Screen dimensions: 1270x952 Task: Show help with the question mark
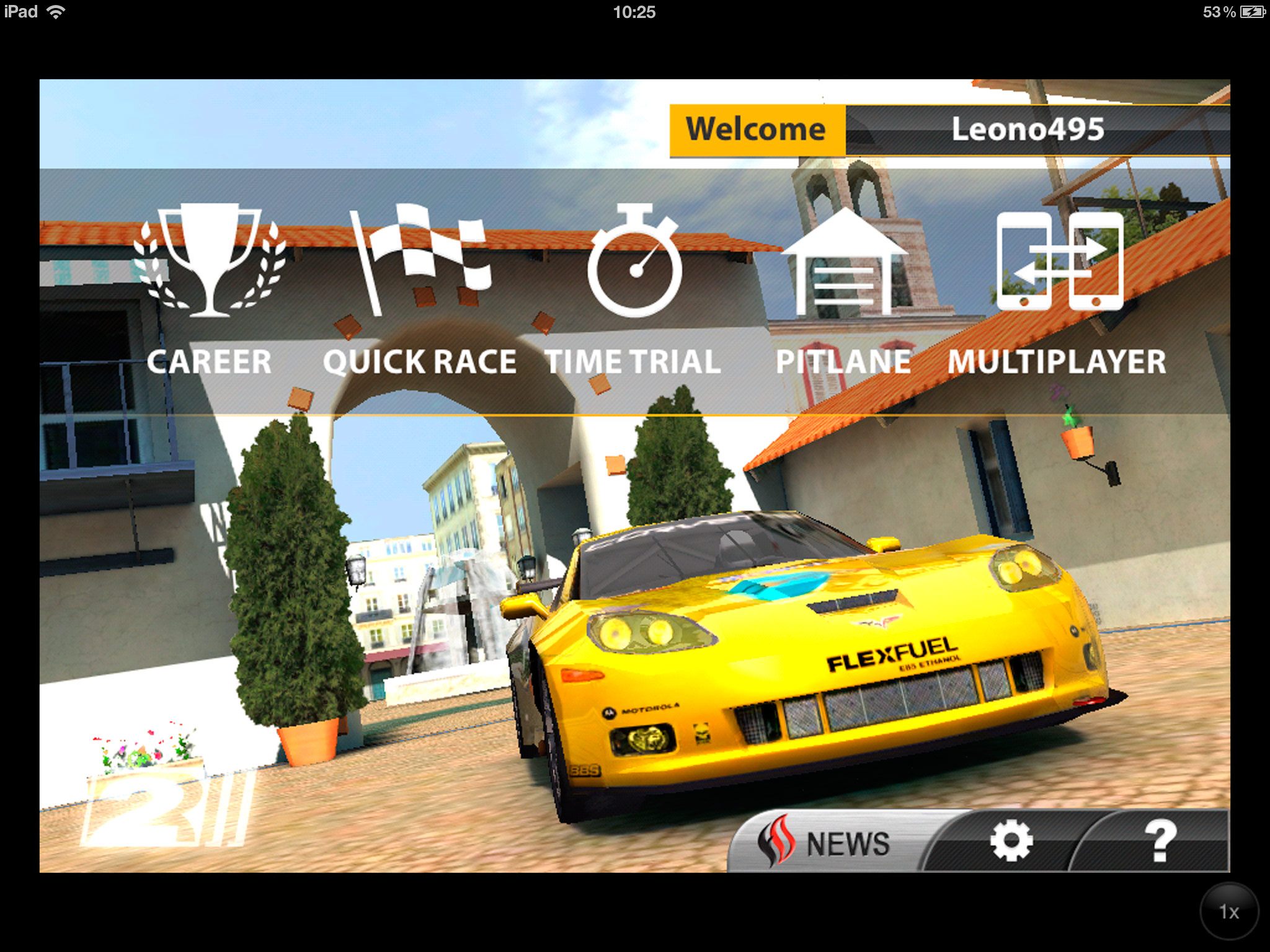coord(1158,842)
